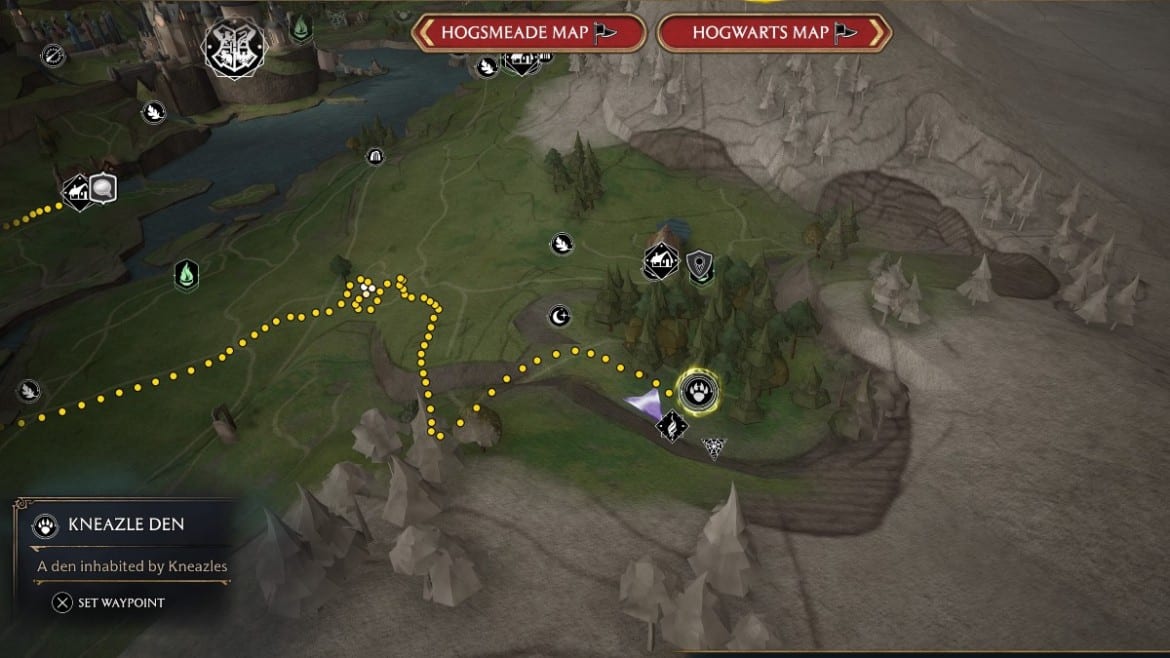
Task: Pick the green Floo Flame beside Hogwarts crest
Action: click(x=299, y=30)
